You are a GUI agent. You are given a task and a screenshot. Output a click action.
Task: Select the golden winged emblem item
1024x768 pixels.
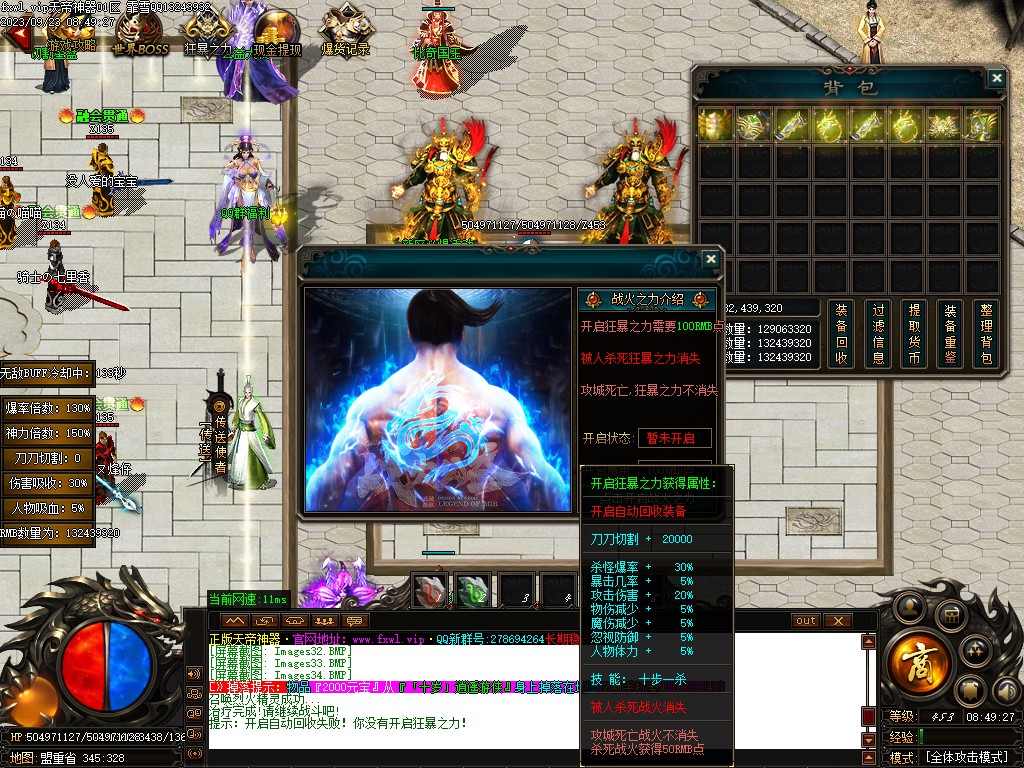(943, 125)
